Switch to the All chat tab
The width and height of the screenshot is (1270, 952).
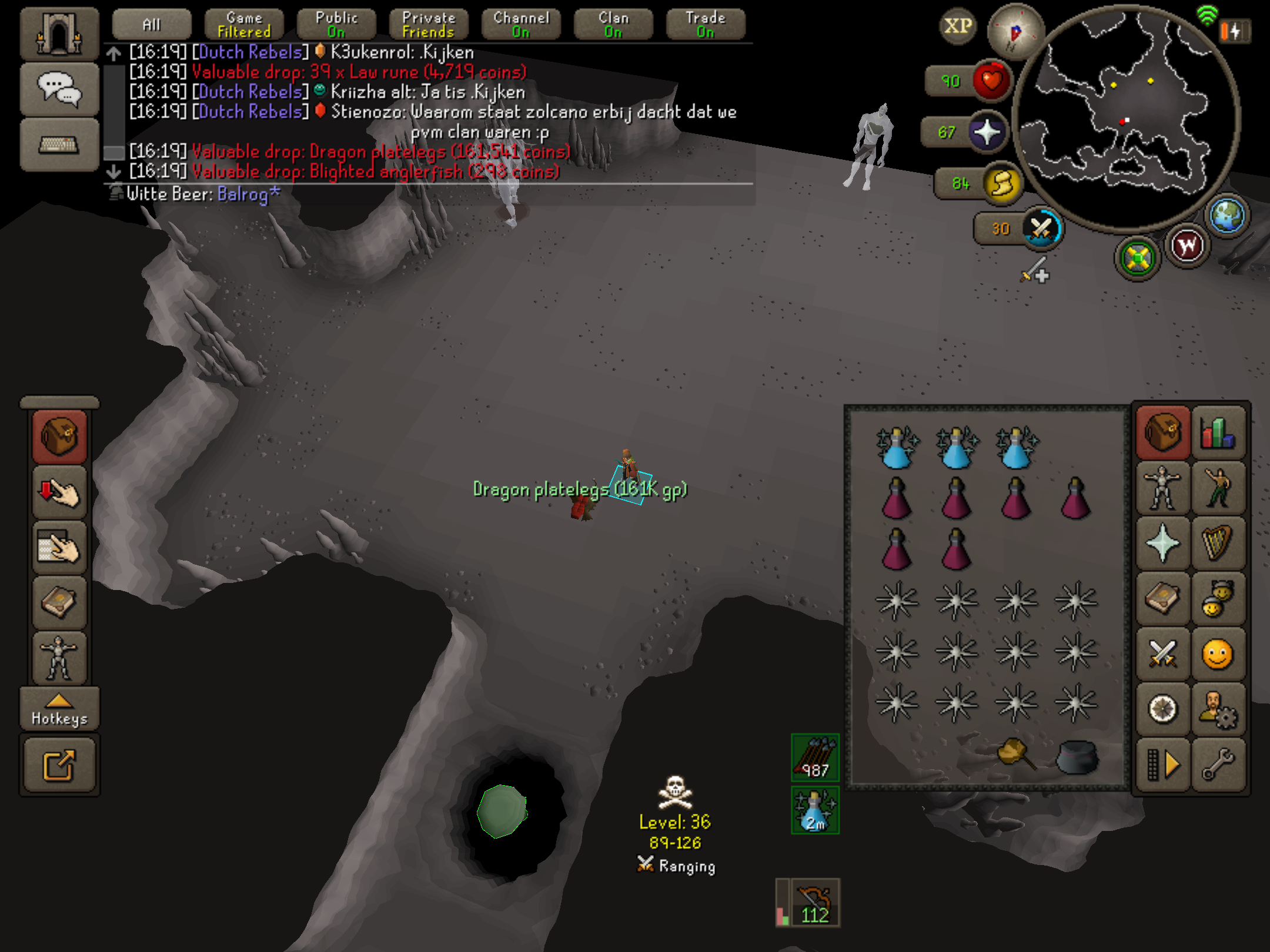pos(151,25)
